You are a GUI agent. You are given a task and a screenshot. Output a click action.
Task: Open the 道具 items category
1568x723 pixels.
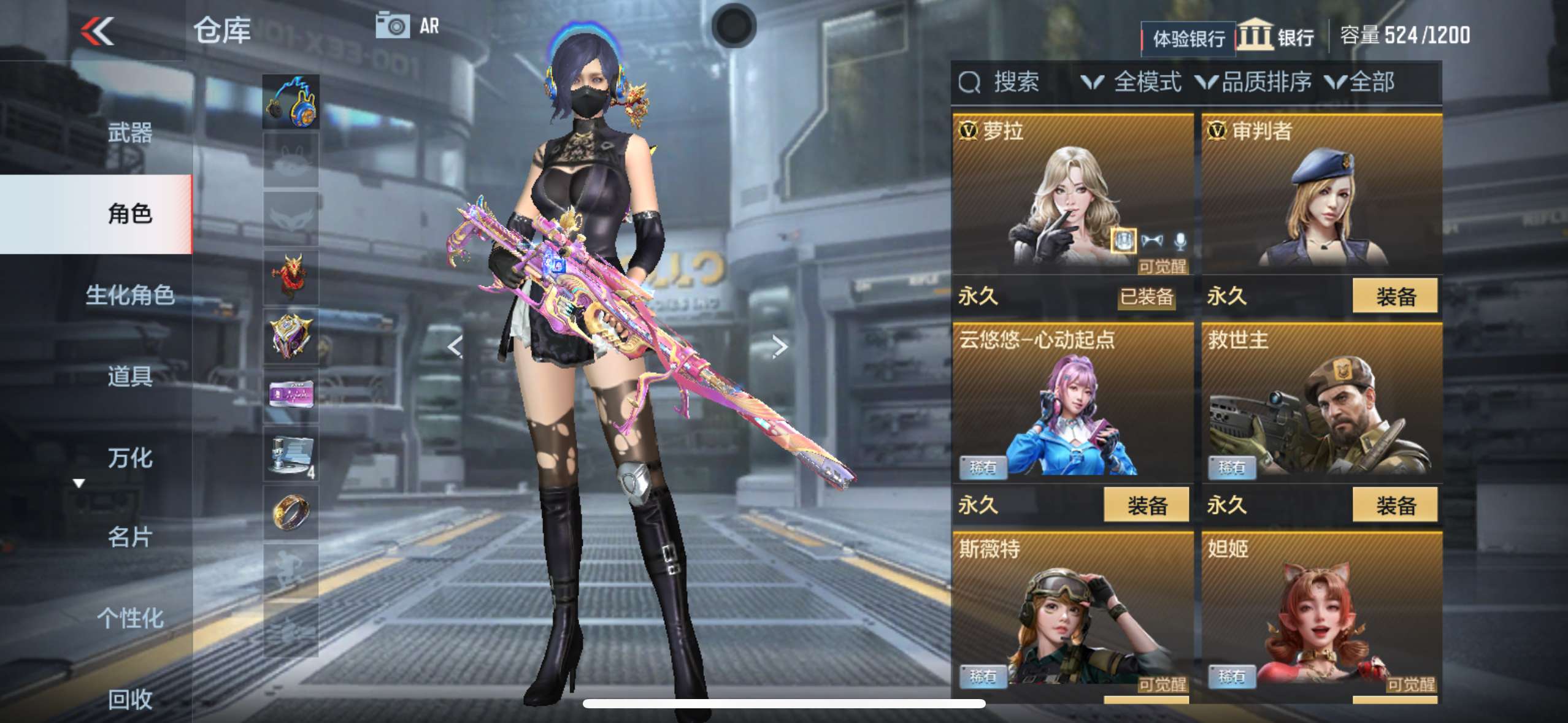point(129,376)
